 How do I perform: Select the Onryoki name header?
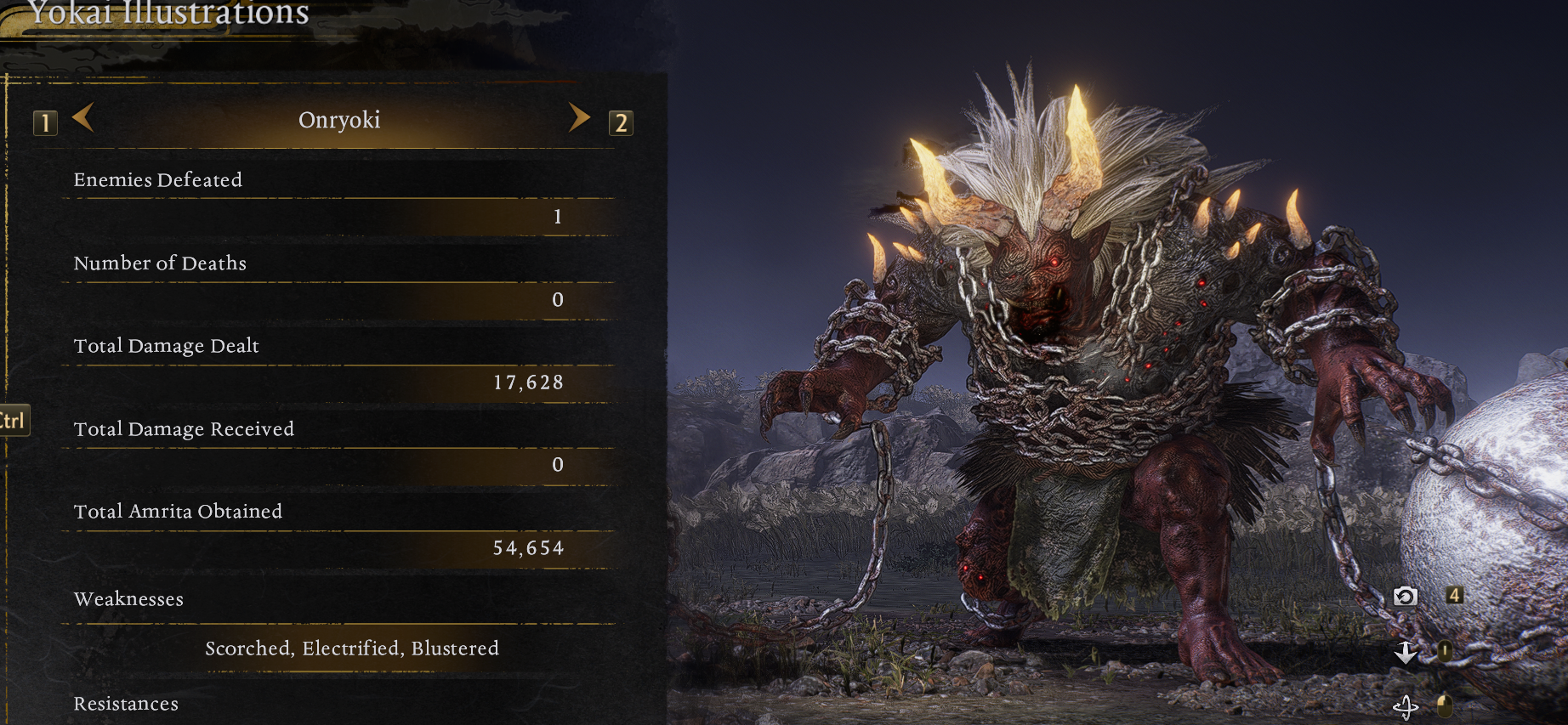coord(339,120)
